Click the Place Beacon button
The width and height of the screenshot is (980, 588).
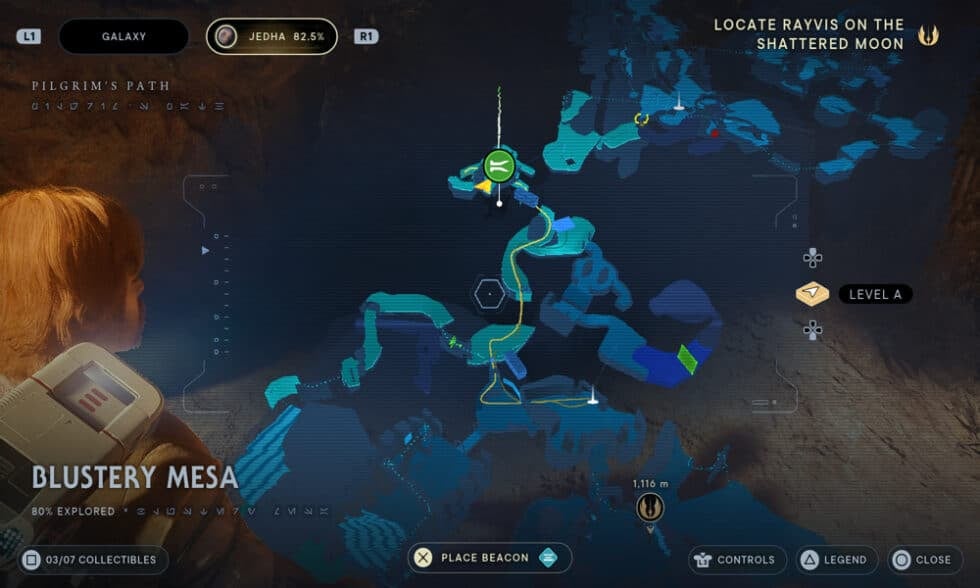click(x=490, y=558)
